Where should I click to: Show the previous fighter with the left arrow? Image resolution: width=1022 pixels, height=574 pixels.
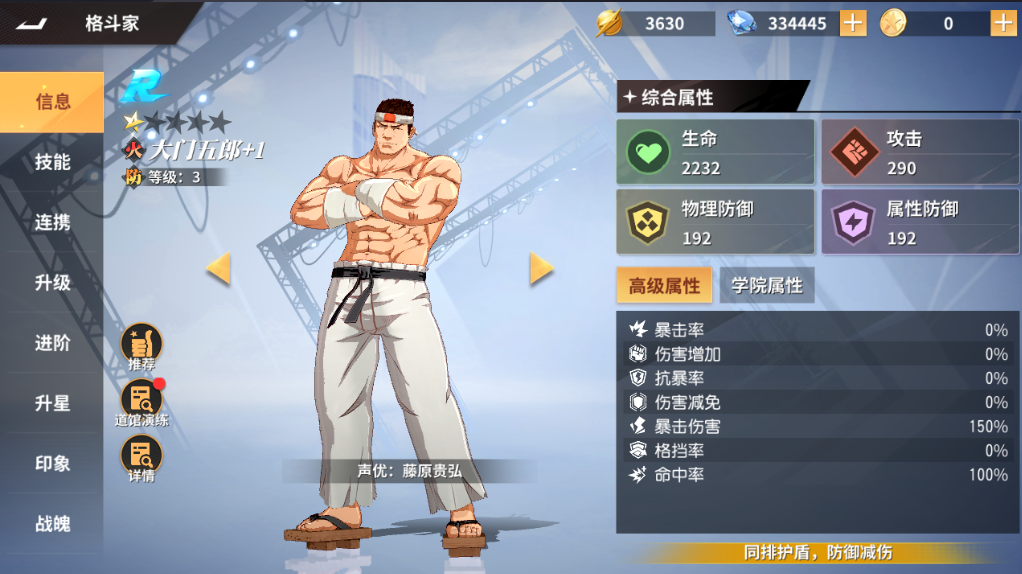point(218,268)
